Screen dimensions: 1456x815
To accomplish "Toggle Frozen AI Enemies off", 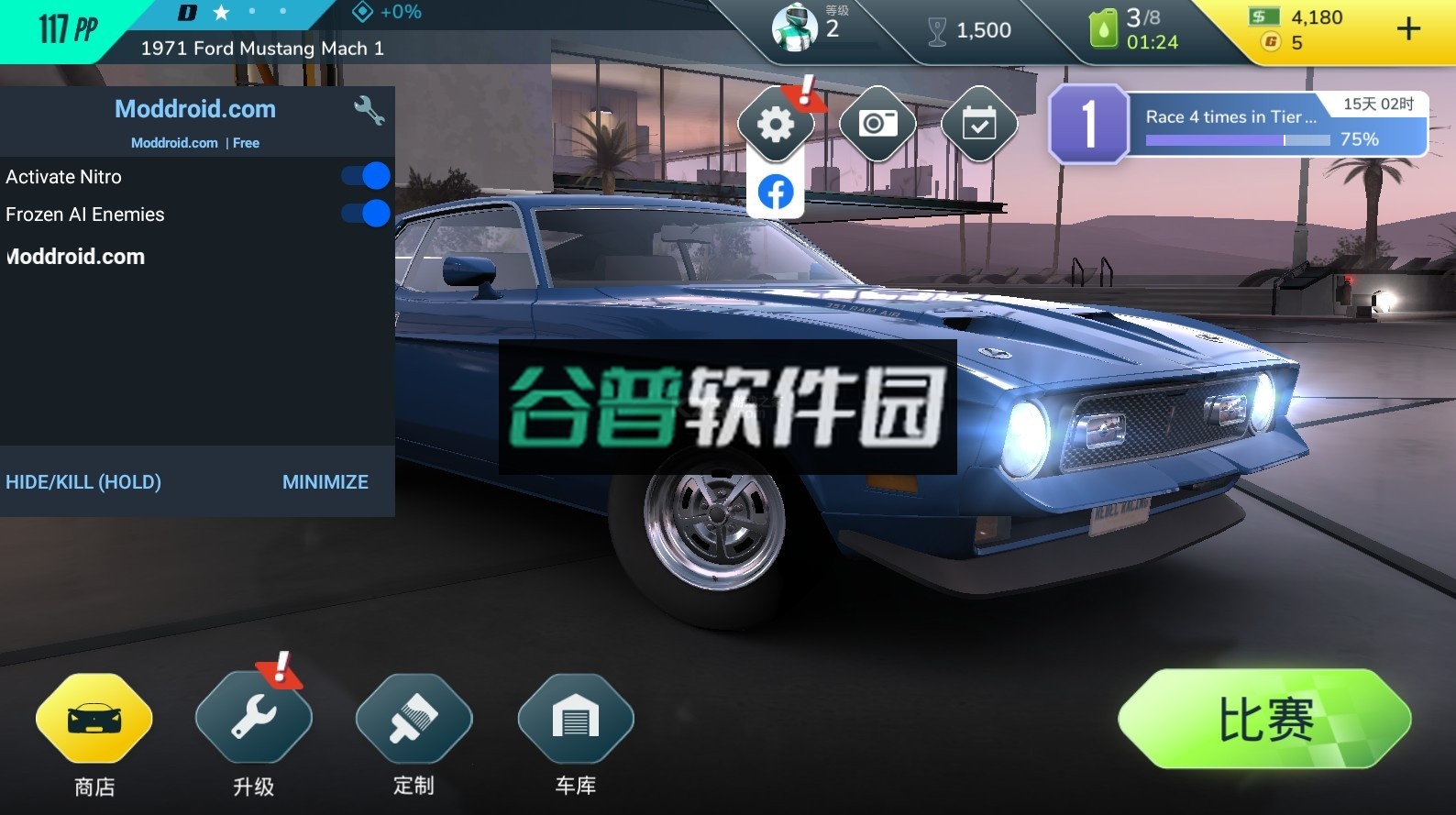I will (365, 214).
